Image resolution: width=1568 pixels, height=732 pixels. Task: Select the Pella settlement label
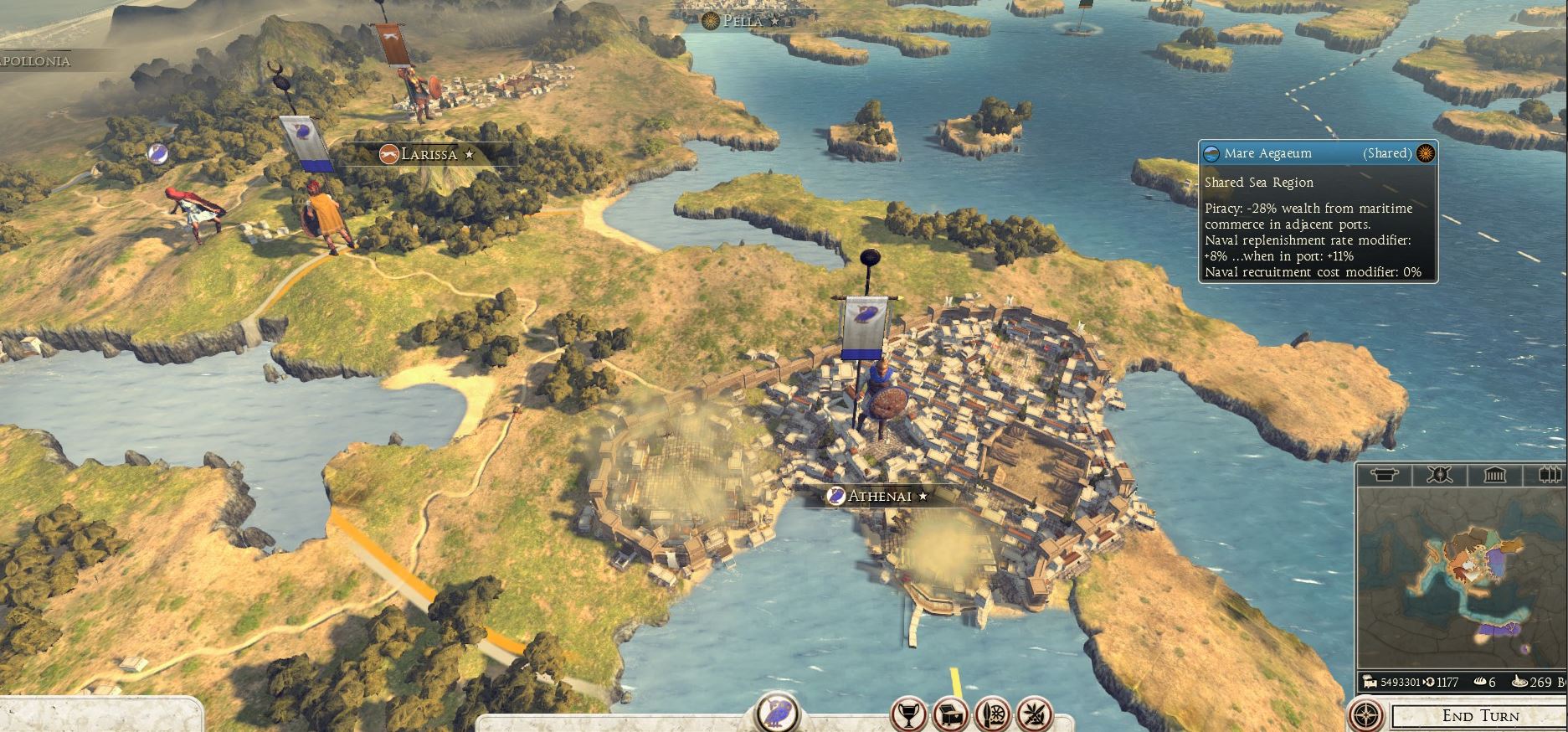742,21
